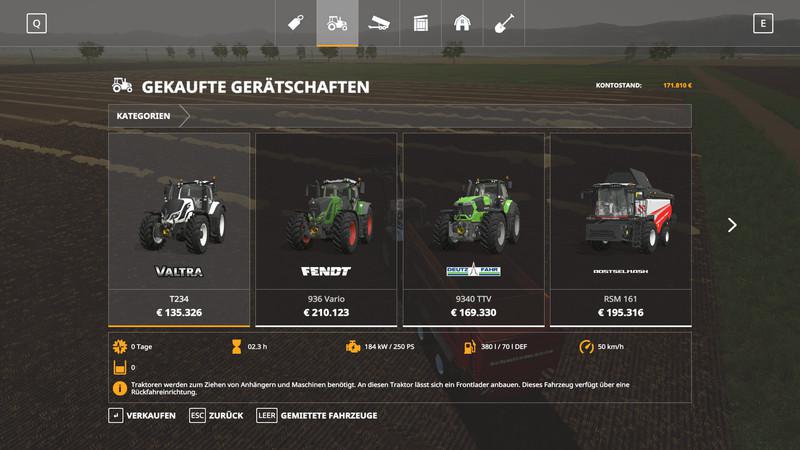Go back to Kategorien breadcrumb
This screenshot has width=800, height=450.
144,116
